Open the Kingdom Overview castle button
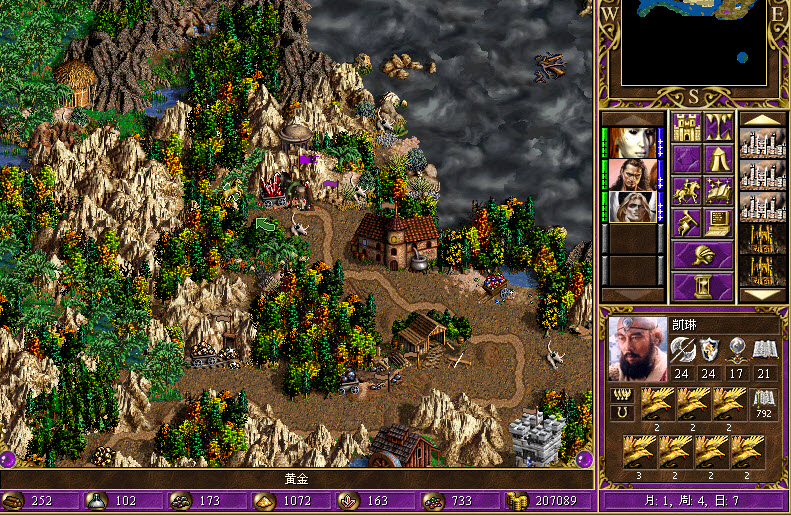 click(686, 128)
